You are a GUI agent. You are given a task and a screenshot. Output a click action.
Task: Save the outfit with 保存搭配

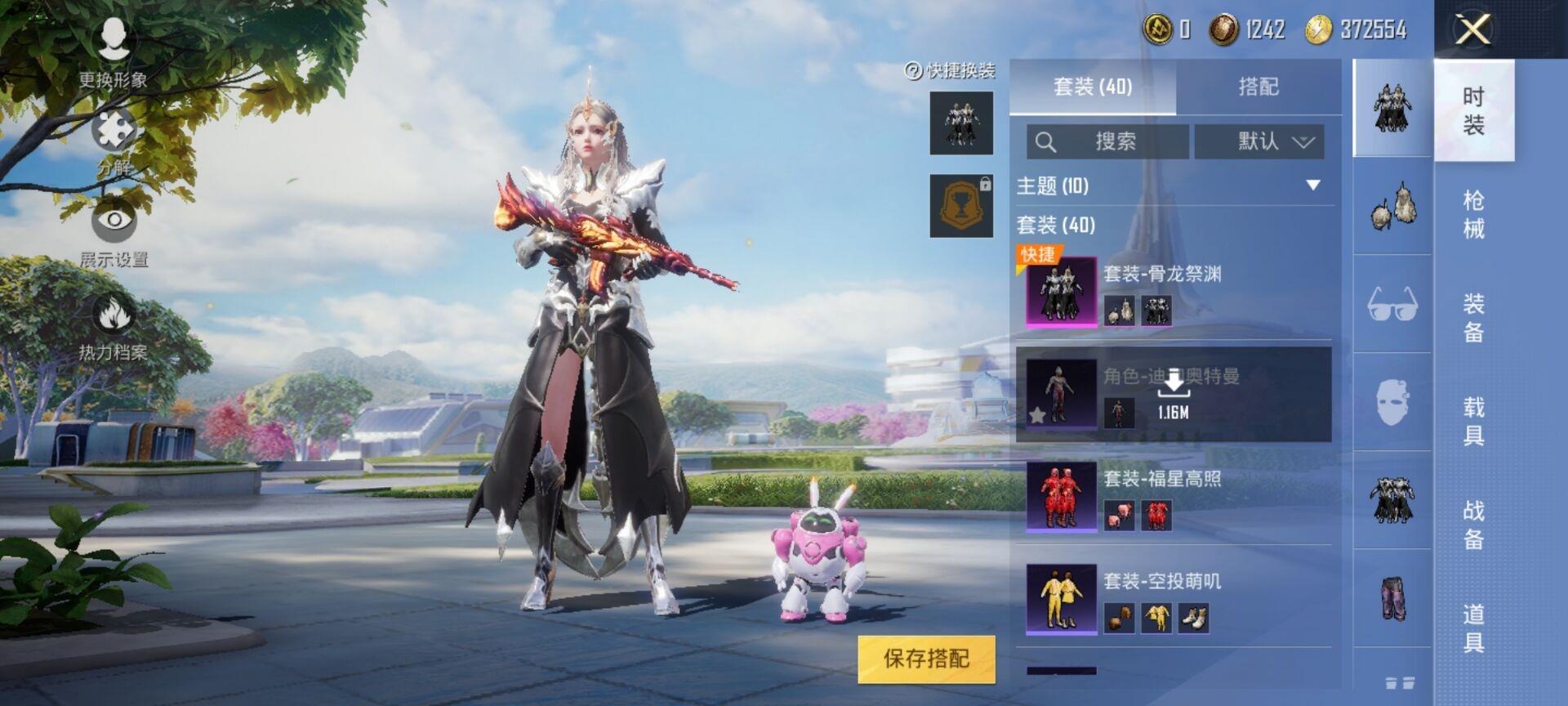[926, 659]
